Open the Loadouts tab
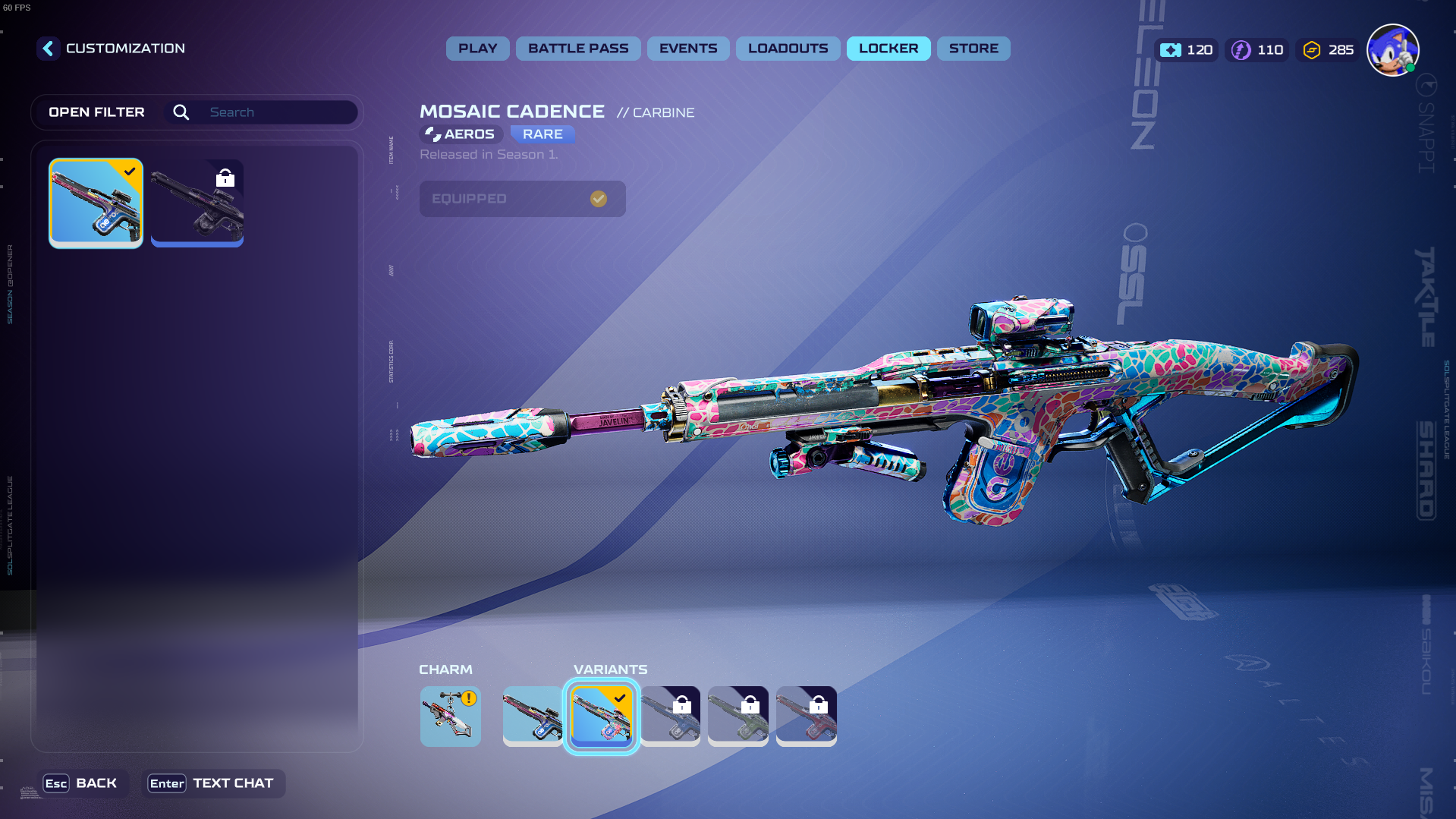This screenshot has height=819, width=1456. click(788, 49)
